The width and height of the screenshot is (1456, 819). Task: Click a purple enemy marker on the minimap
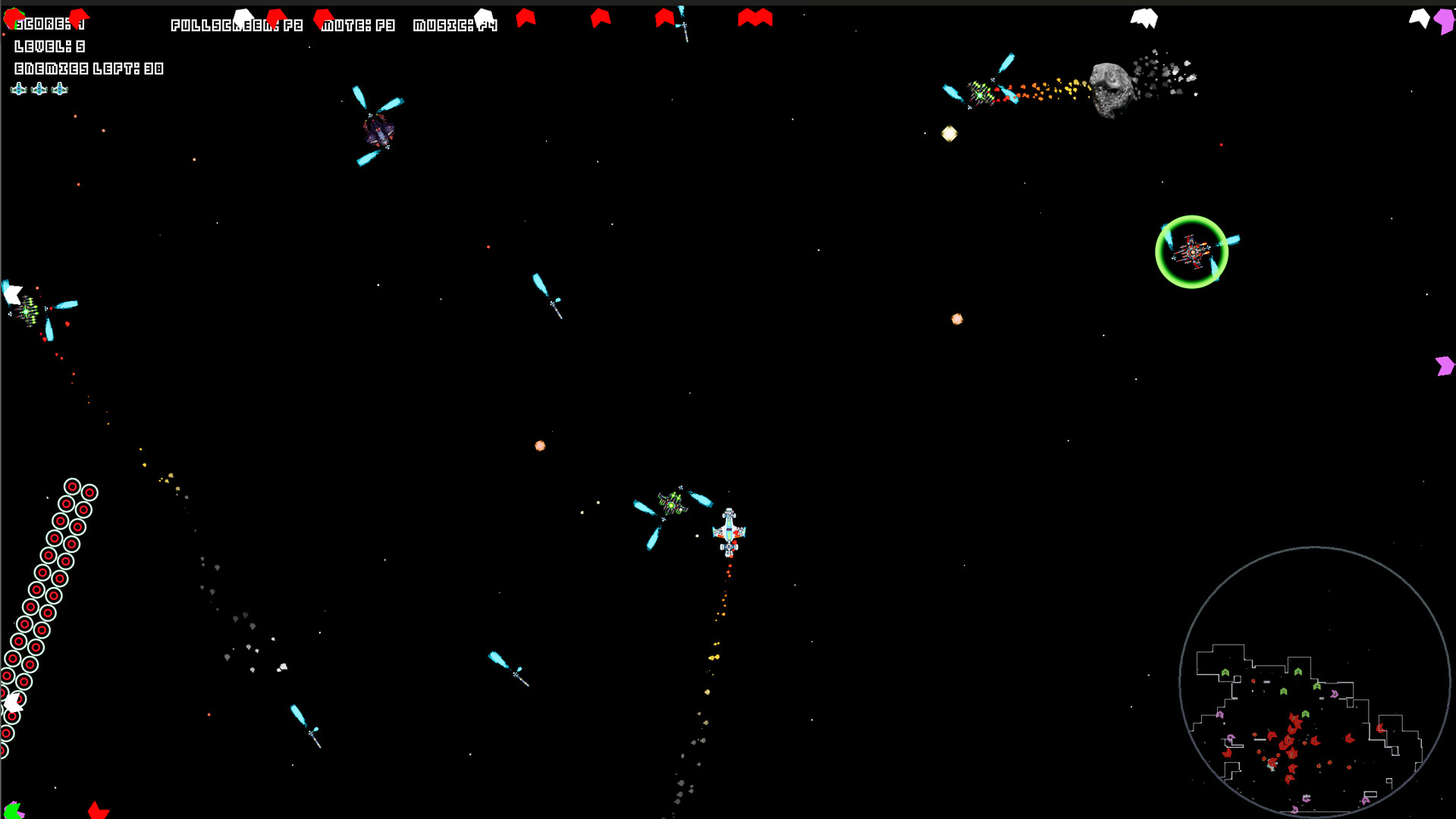[x=1334, y=694]
